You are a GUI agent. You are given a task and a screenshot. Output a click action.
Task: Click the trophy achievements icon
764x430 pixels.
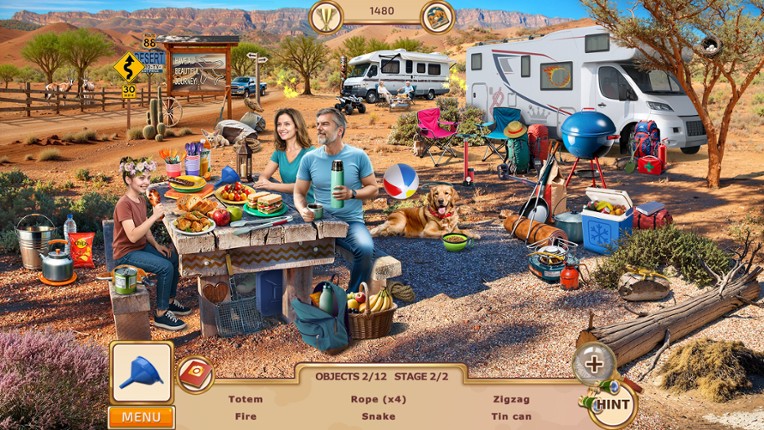326,15
